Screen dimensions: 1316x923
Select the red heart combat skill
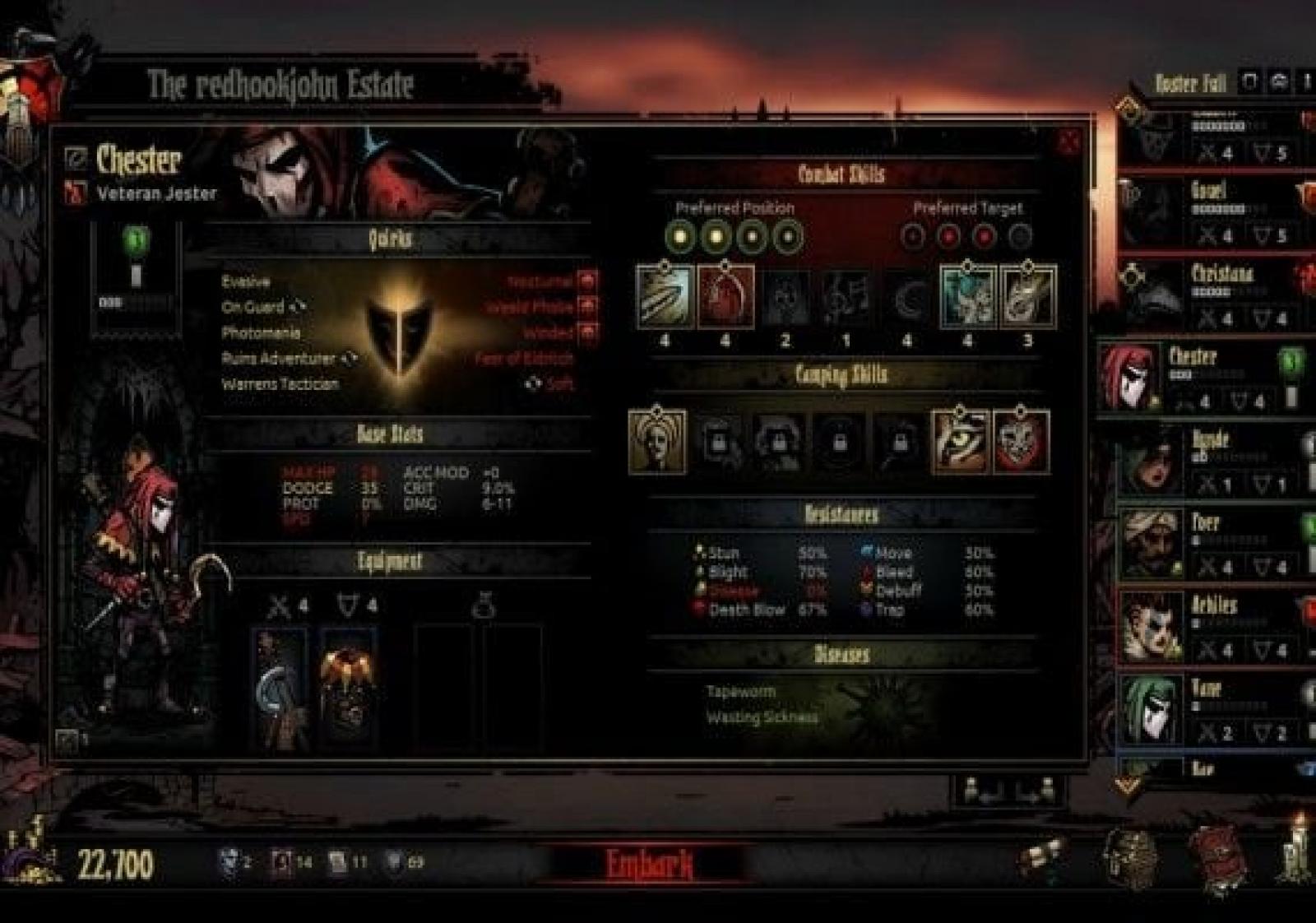[725, 297]
